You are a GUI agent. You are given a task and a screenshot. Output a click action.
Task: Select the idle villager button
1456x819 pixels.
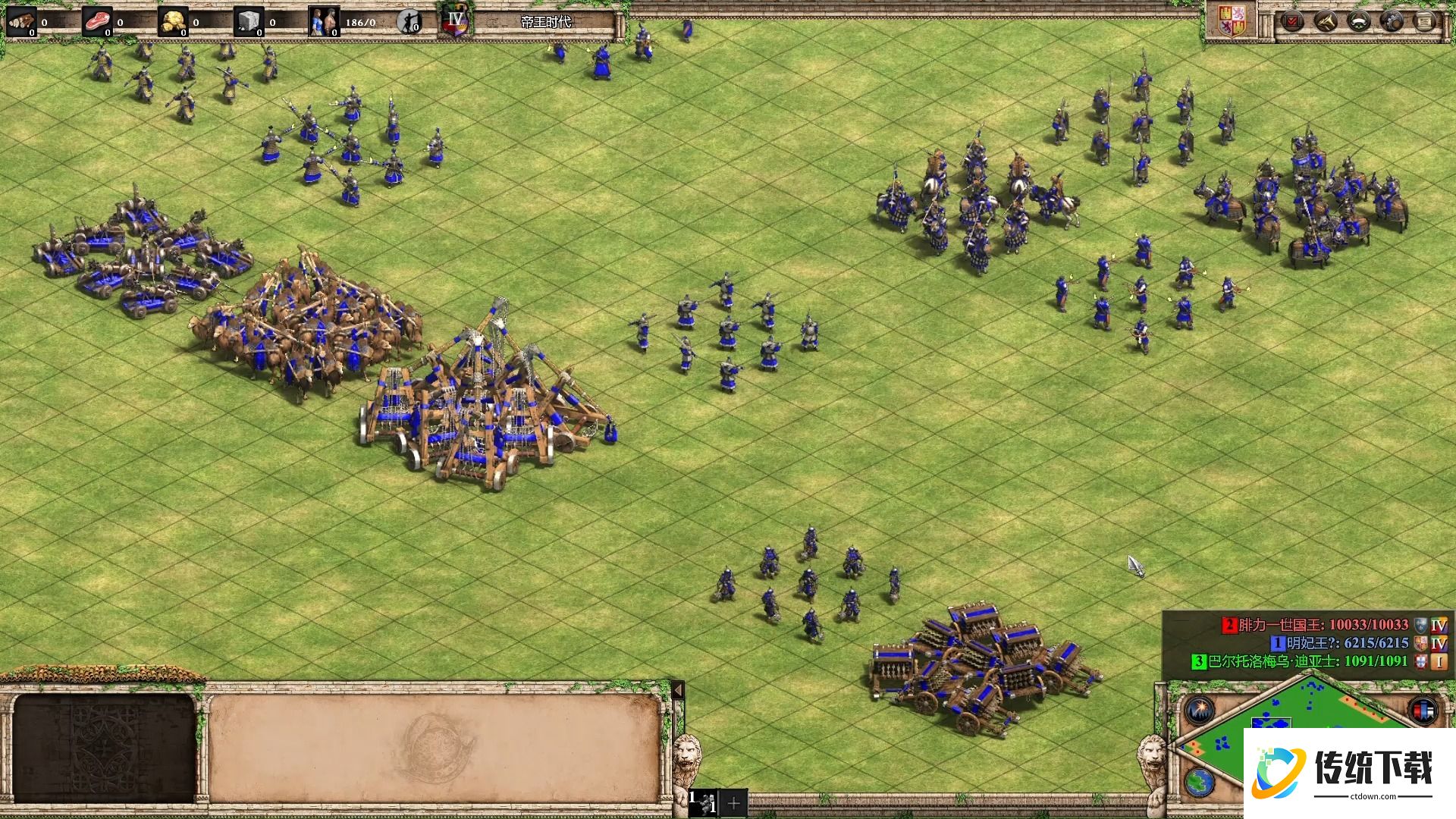pyautogui.click(x=409, y=22)
